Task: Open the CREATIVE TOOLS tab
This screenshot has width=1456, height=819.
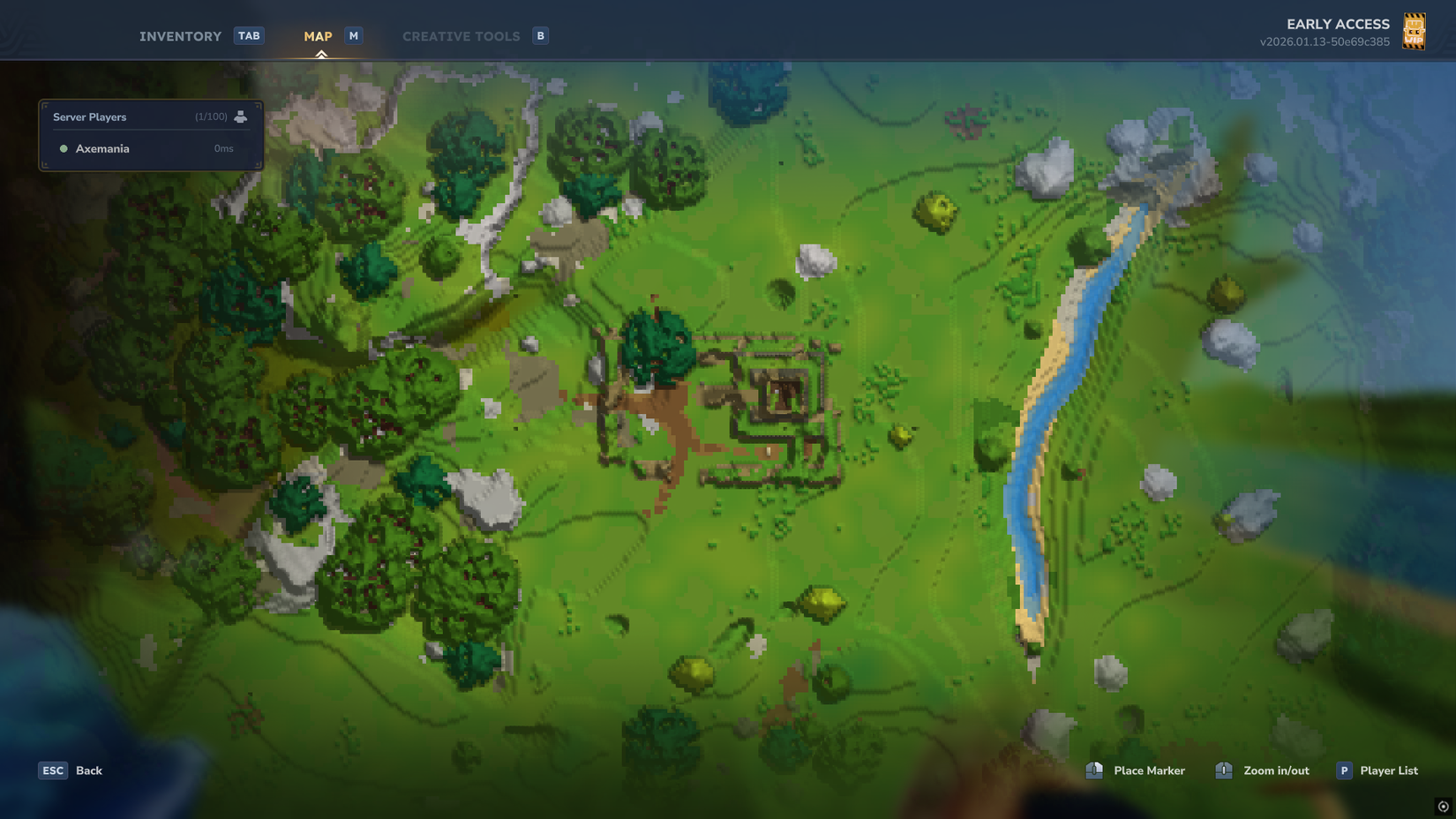Action: coord(461,35)
